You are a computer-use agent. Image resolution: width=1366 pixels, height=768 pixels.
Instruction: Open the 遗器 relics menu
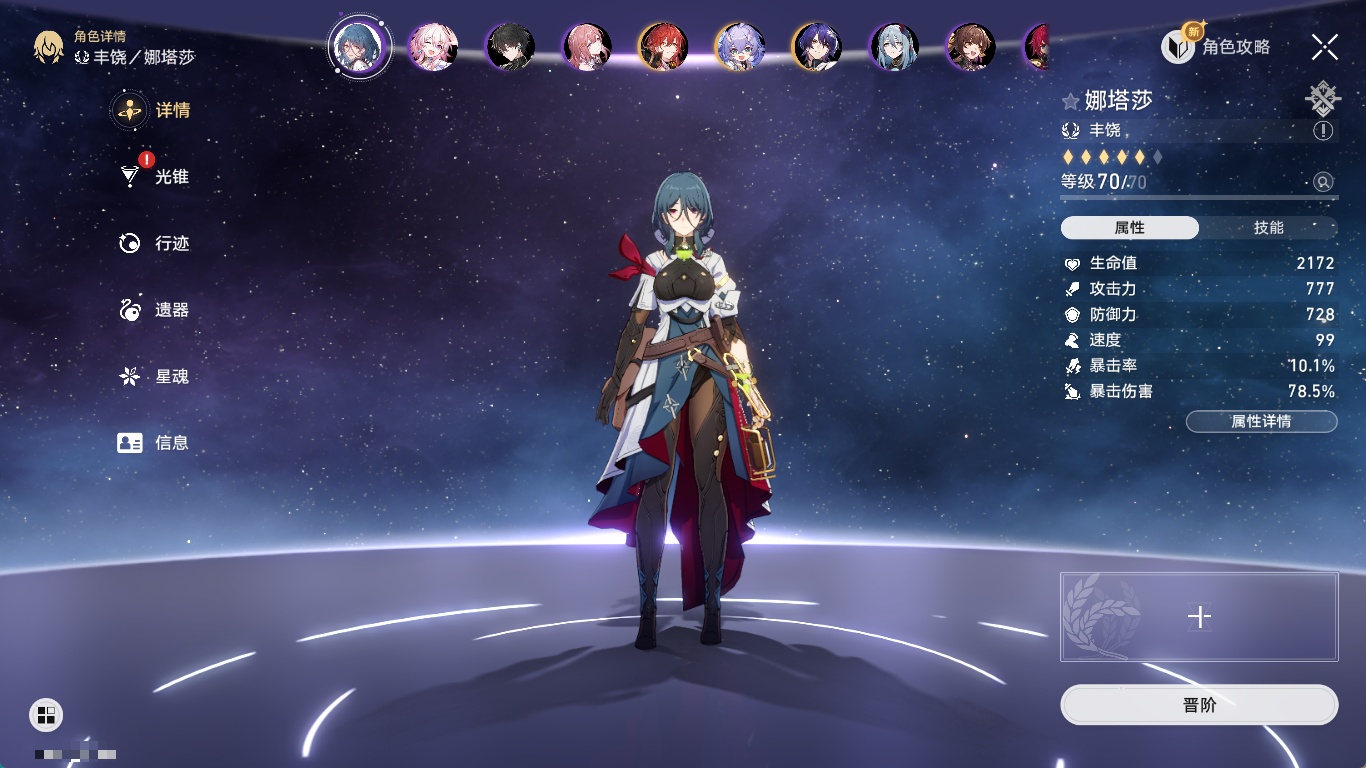pos(155,310)
